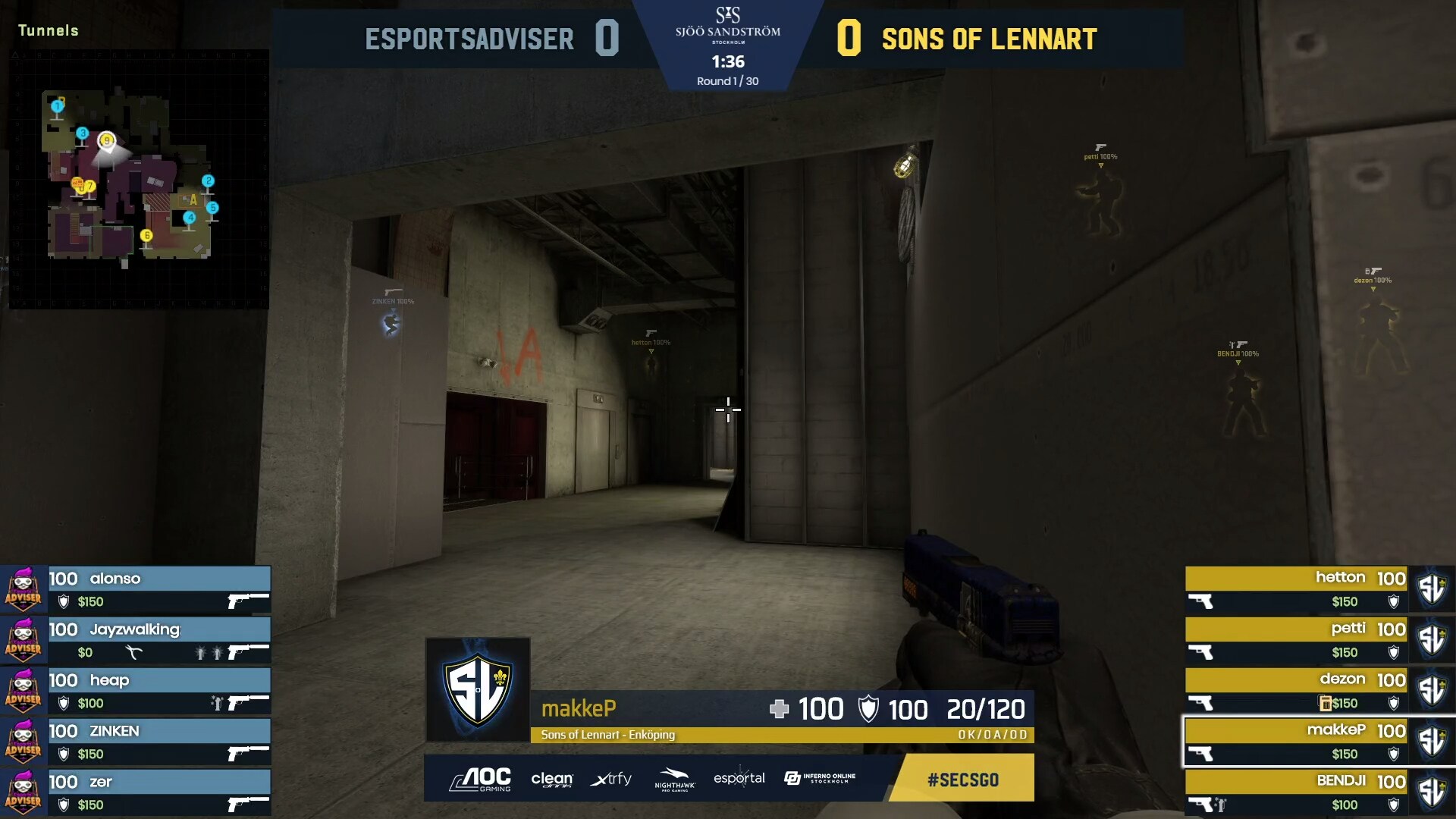The width and height of the screenshot is (1456, 819).
Task: Click dezon's defuse kit icon
Action: 1325,702
